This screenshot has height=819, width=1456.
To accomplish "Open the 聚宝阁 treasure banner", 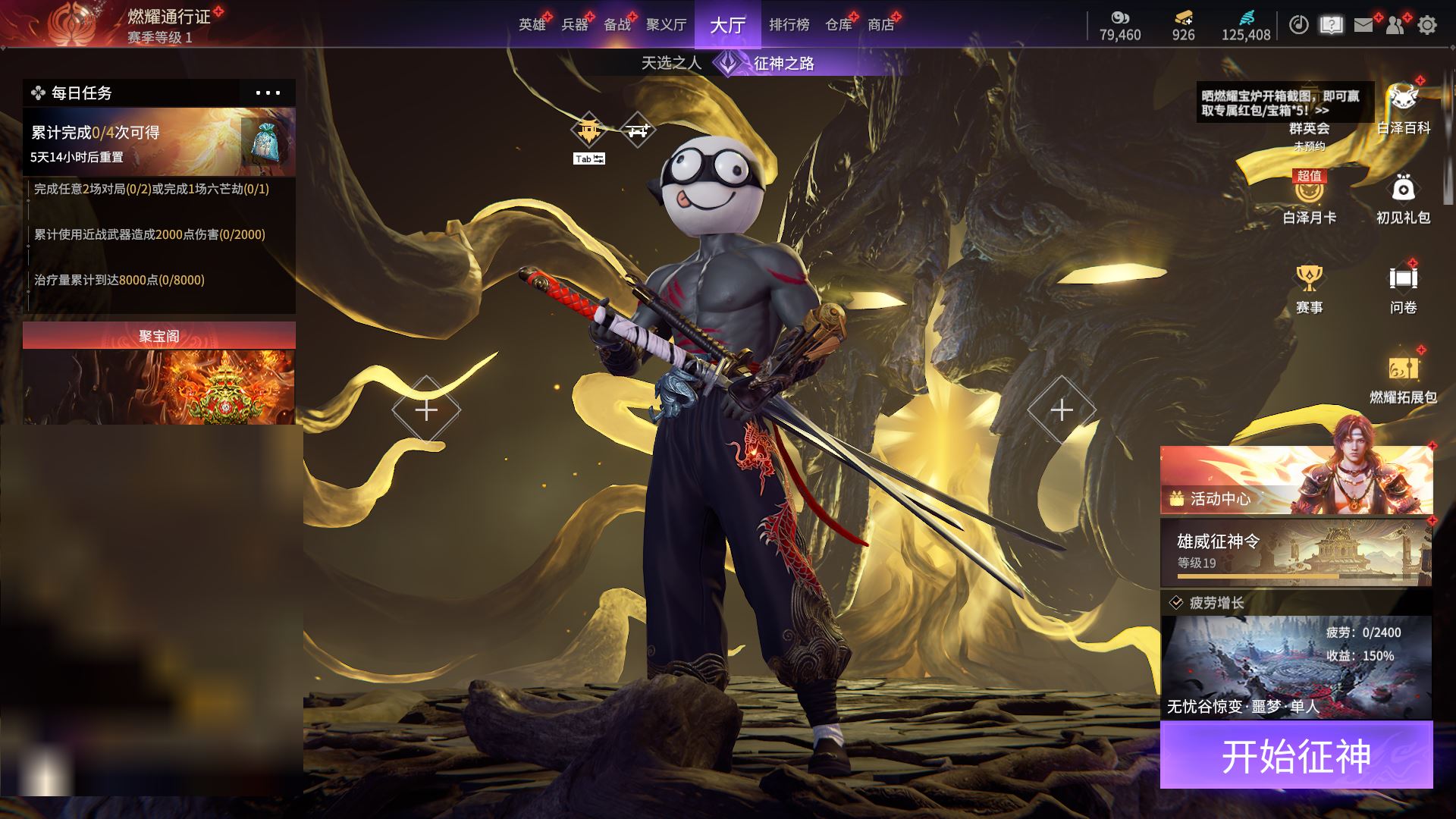I will pyautogui.click(x=159, y=373).
